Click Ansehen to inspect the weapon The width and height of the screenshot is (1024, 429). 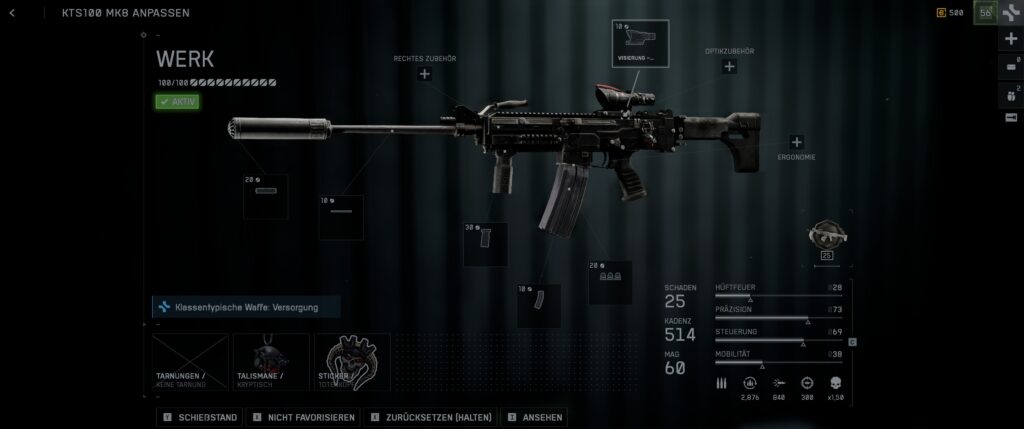(x=534, y=416)
